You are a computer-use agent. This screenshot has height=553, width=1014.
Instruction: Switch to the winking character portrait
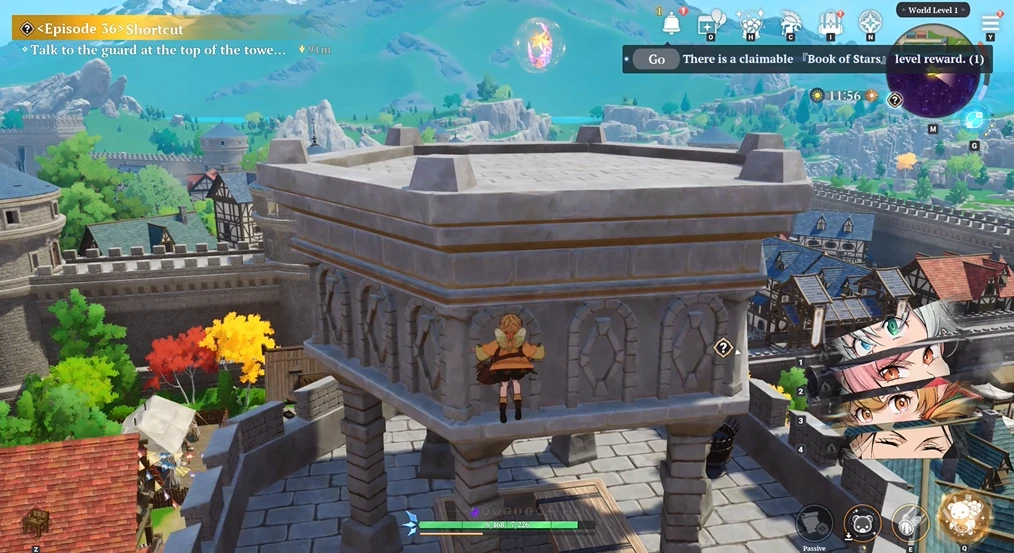(x=890, y=440)
